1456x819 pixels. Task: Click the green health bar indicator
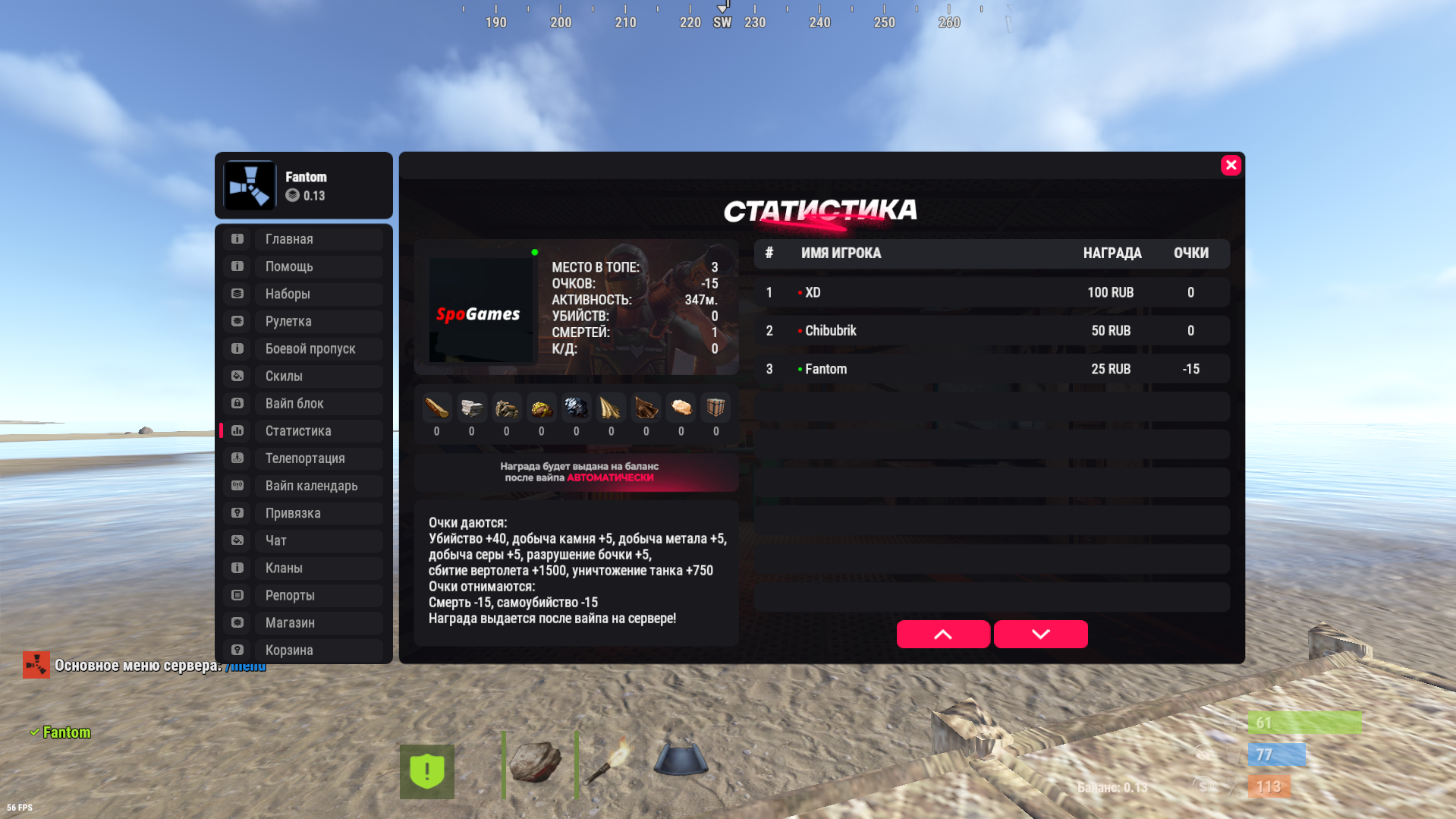1303,723
